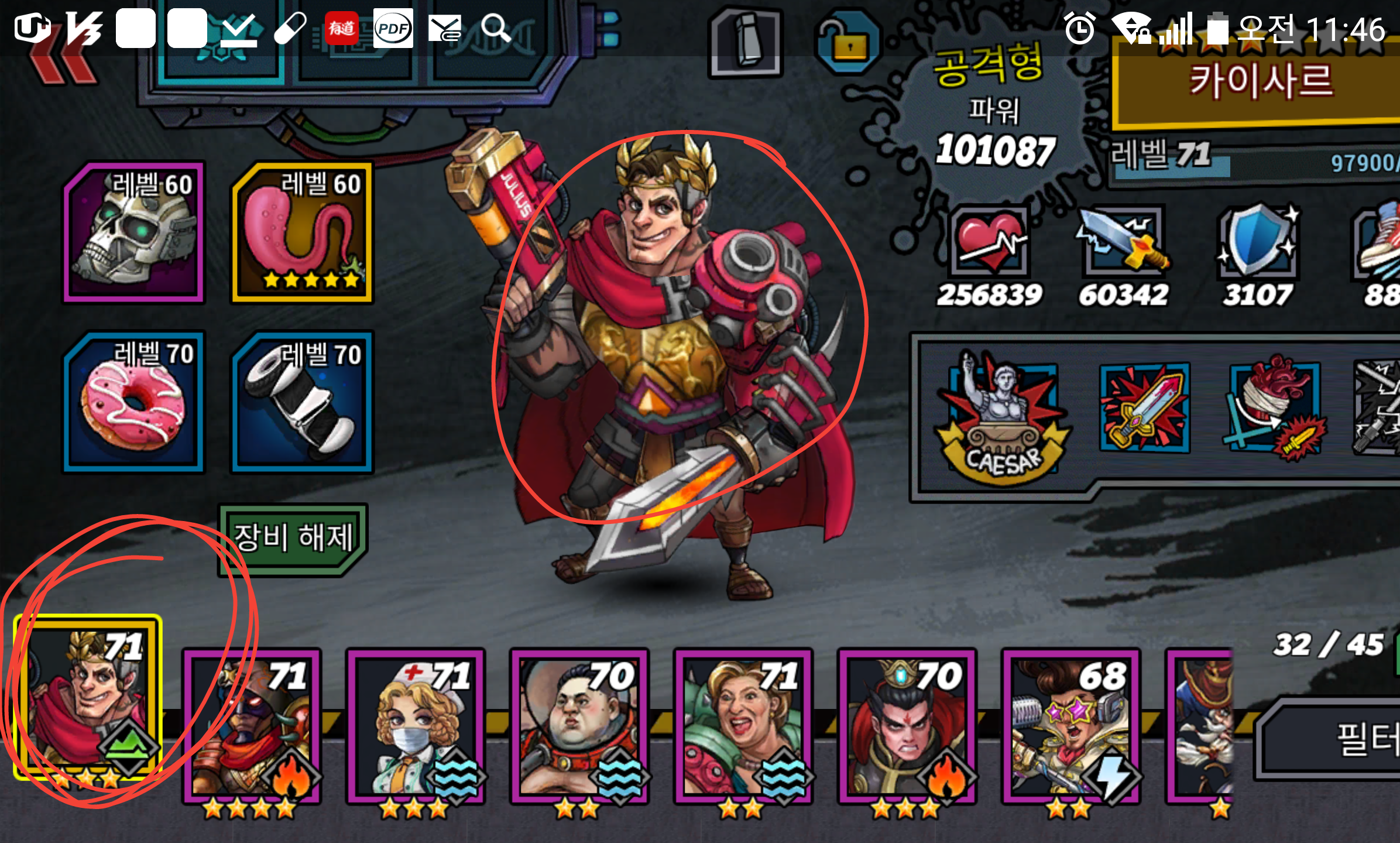Toggle the open padlock icon
The image size is (1400, 843).
[847, 41]
